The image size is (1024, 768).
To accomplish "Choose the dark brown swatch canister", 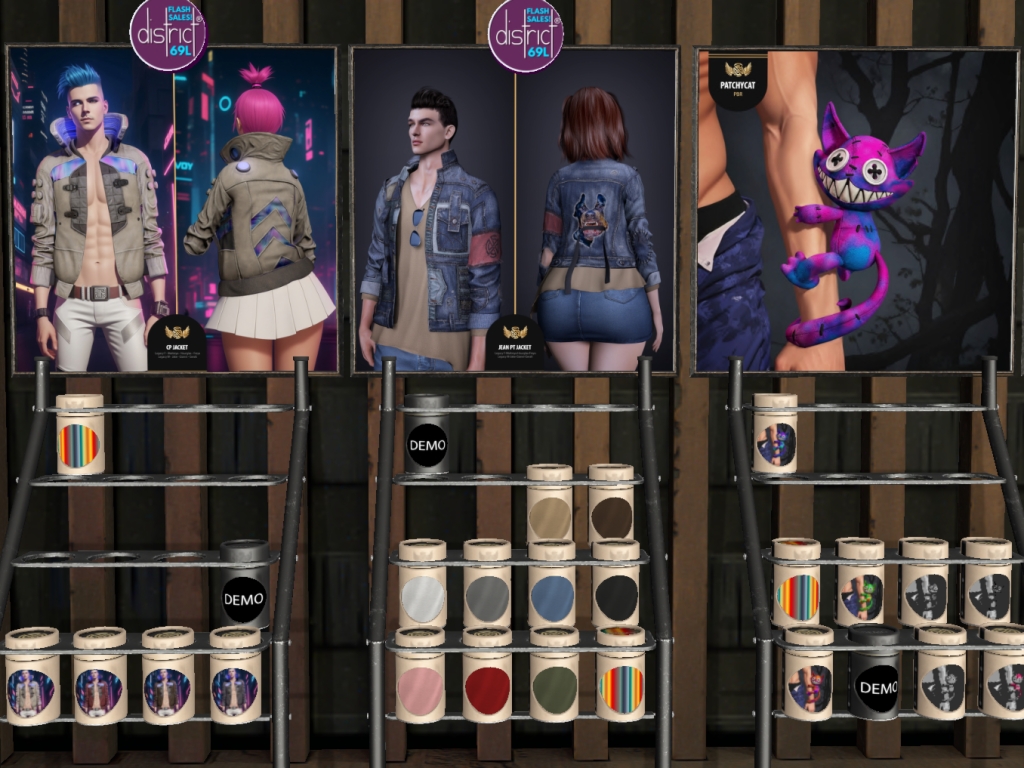I will pos(611,510).
